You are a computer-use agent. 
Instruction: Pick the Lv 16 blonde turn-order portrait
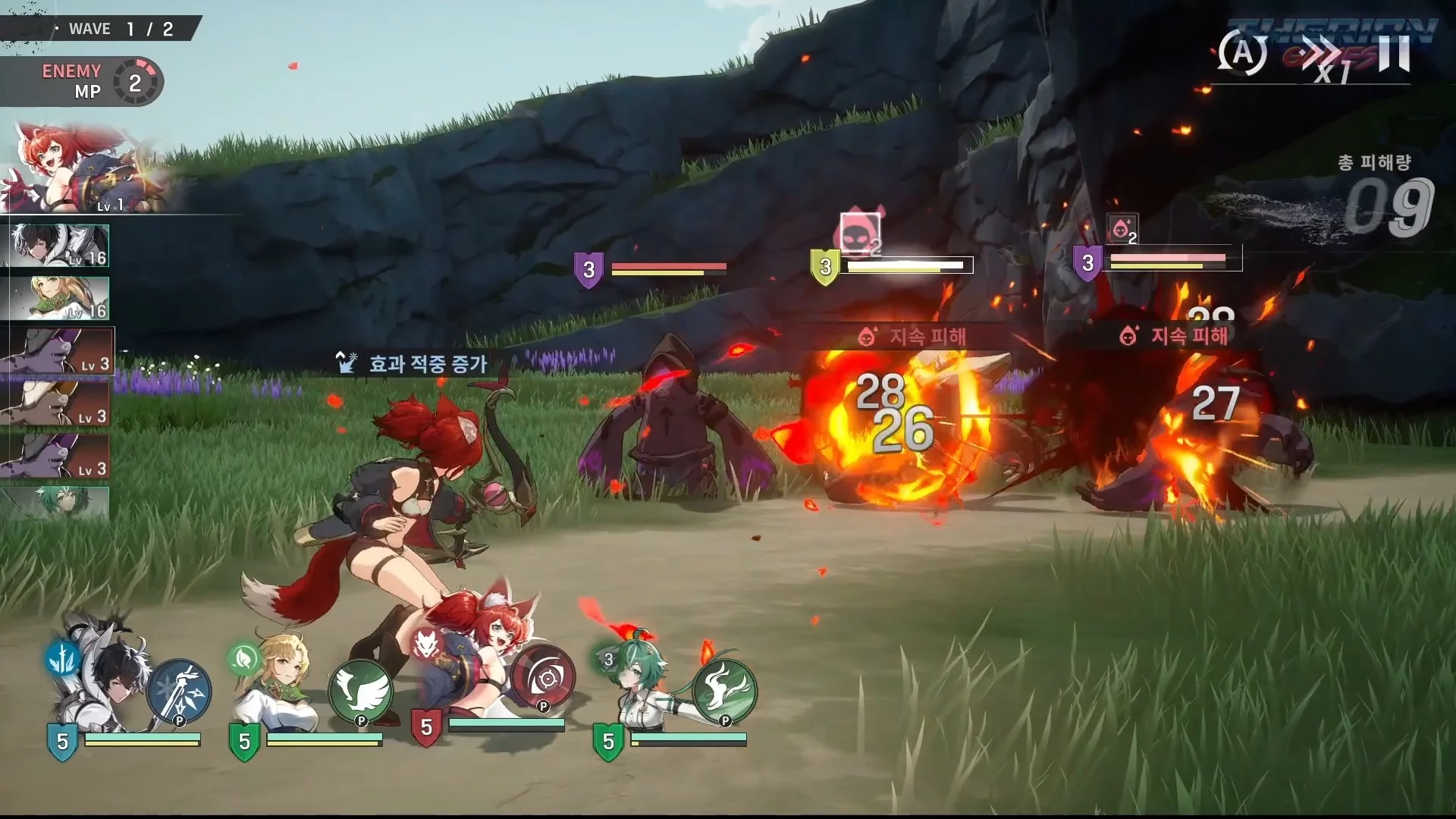point(59,298)
